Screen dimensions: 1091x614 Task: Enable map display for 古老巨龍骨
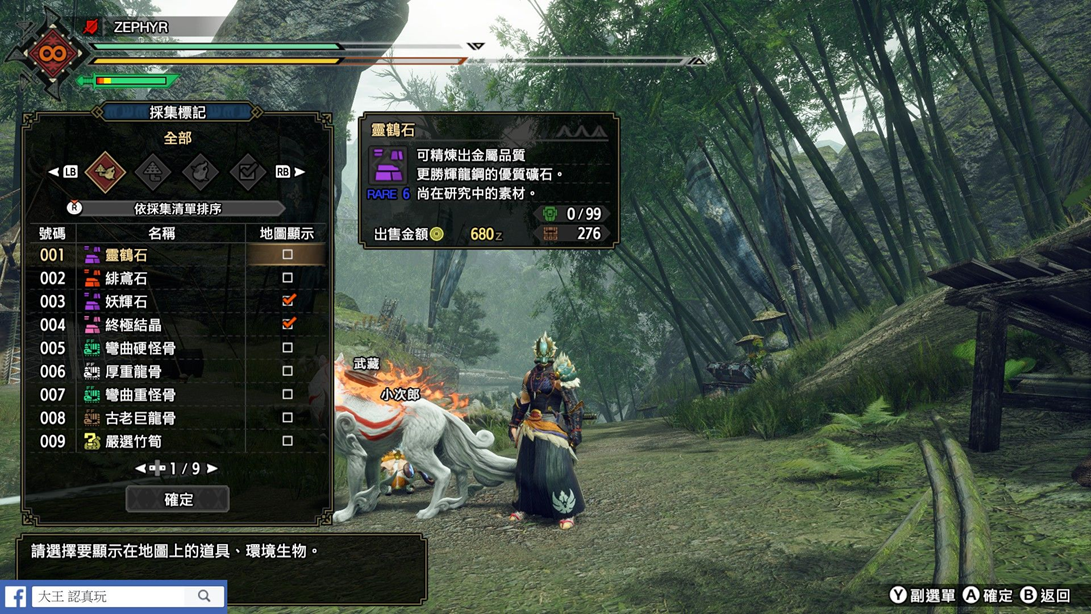288,418
